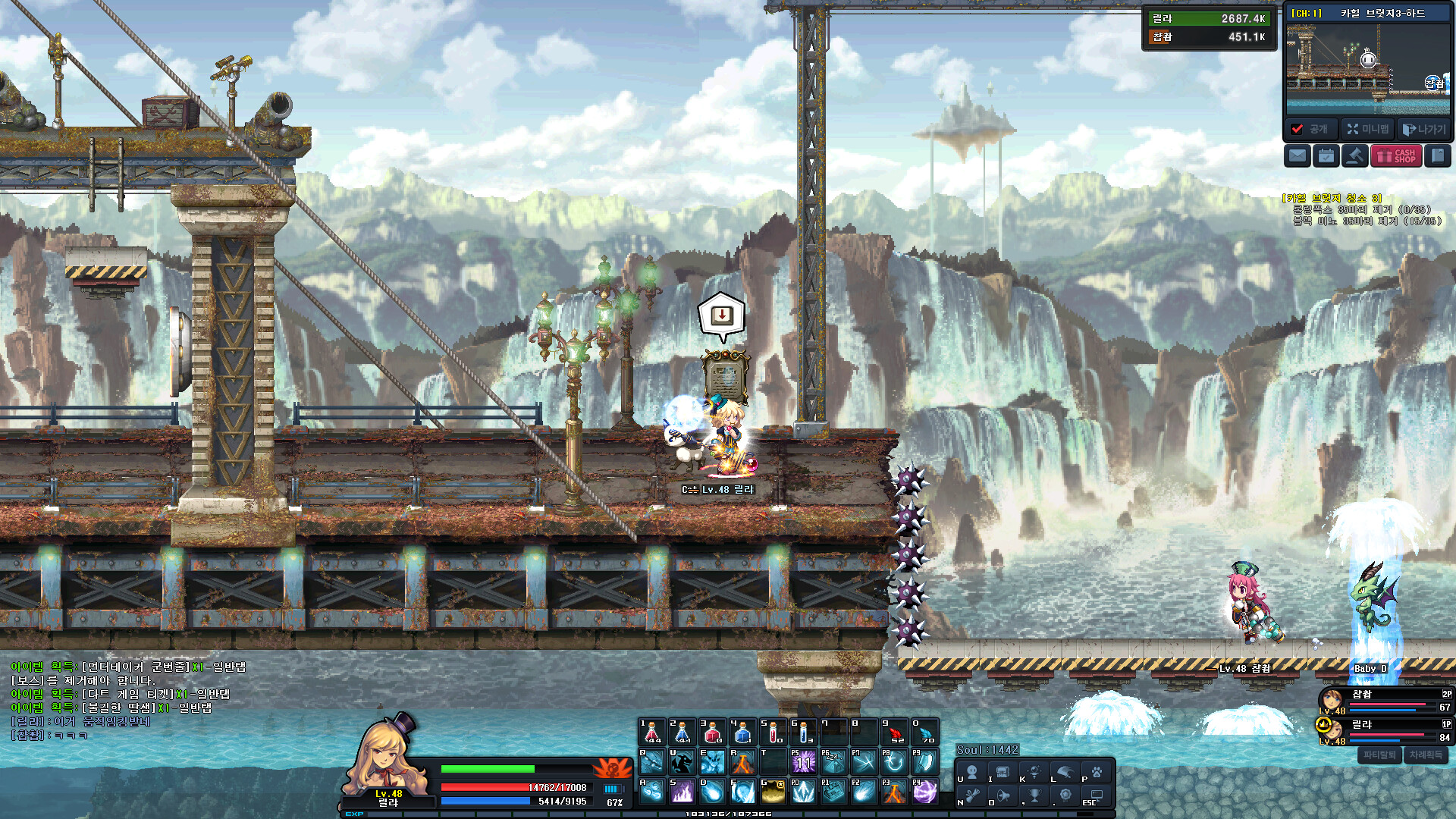Click the 파티탈퇴 leave party button
The height and width of the screenshot is (819, 1456).
1379,755
